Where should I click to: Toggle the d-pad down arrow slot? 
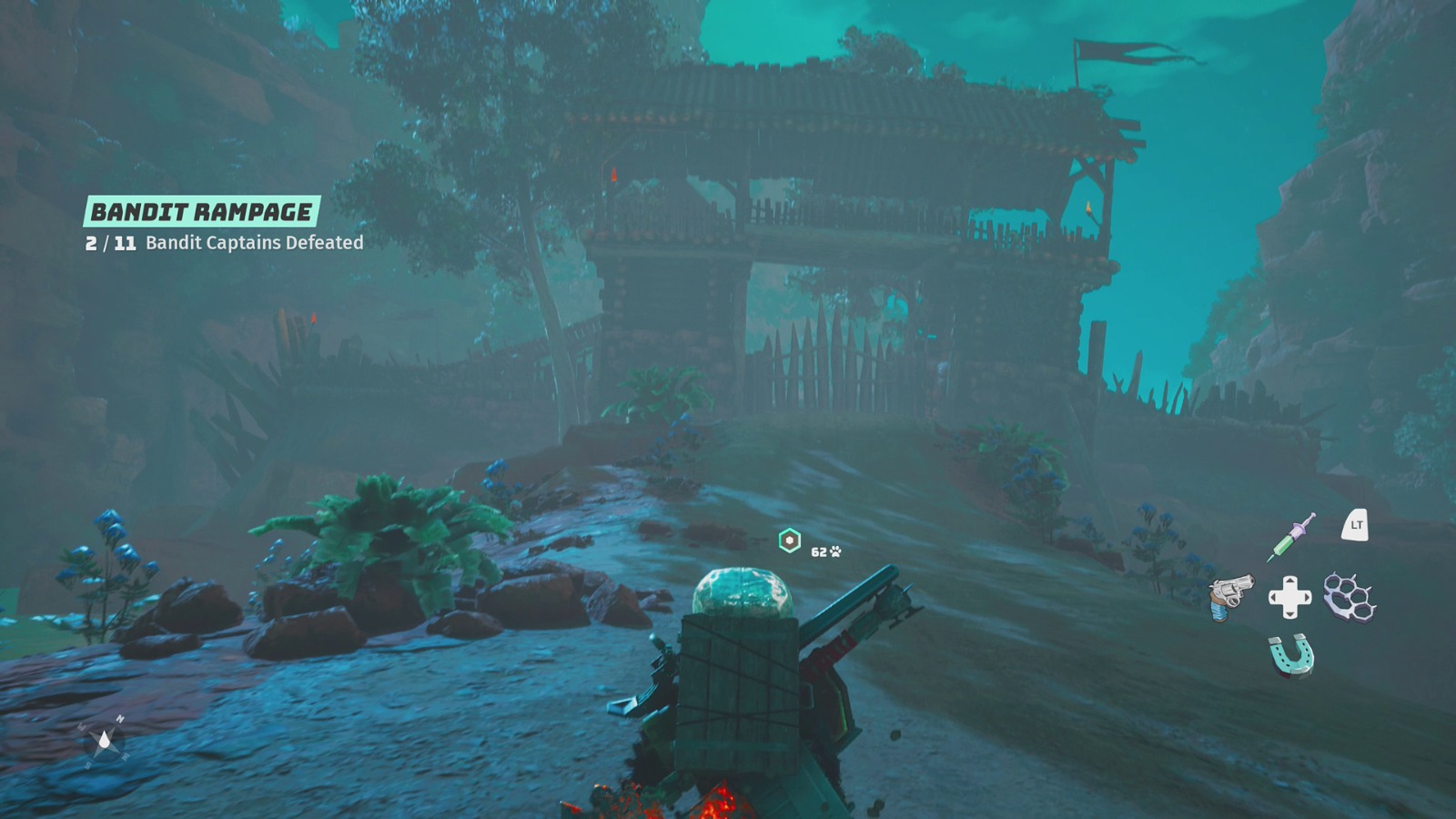click(x=1290, y=613)
